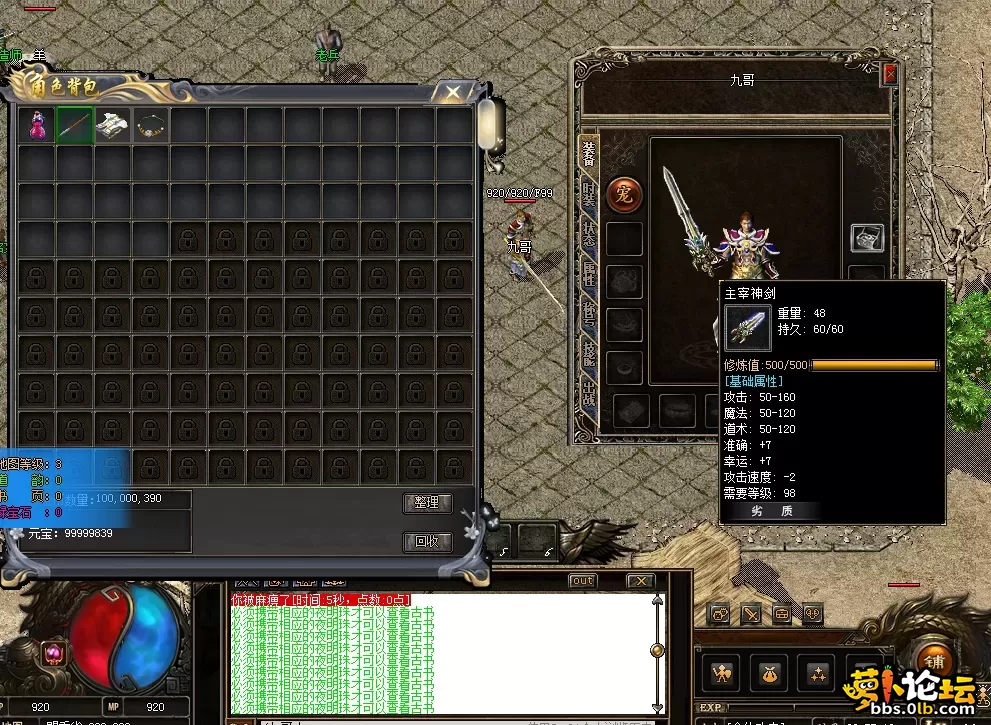The height and width of the screenshot is (725, 991).
Task: Open item recycling with the 回收 button
Action: click(427, 542)
